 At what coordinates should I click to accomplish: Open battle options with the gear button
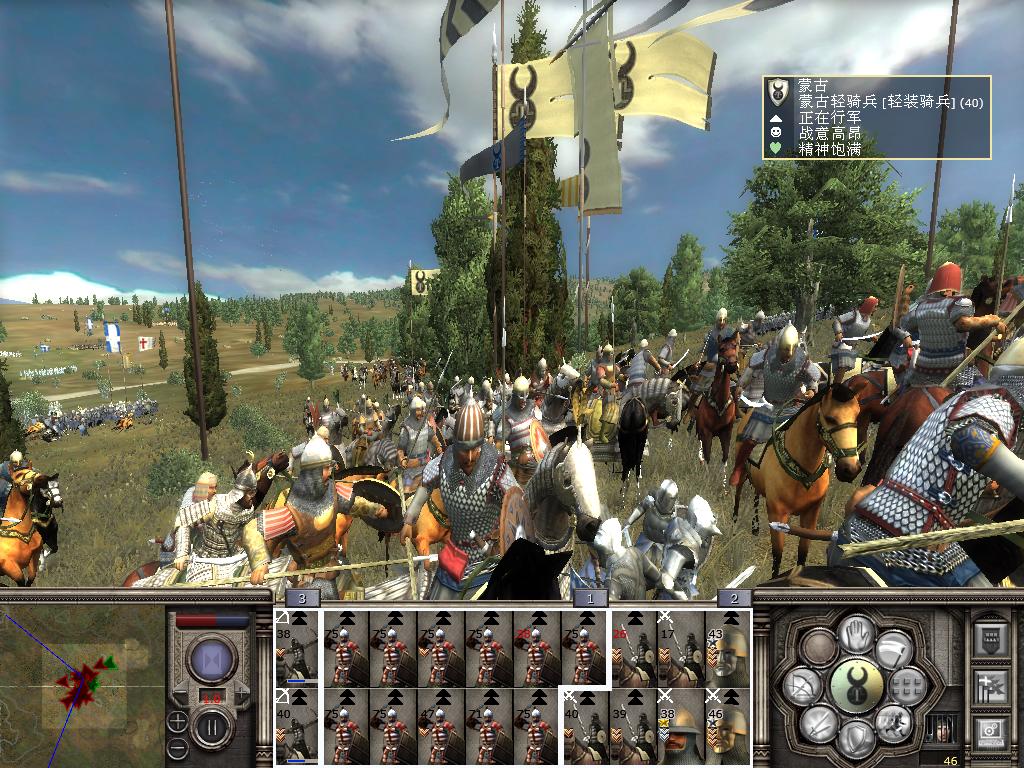[989, 733]
